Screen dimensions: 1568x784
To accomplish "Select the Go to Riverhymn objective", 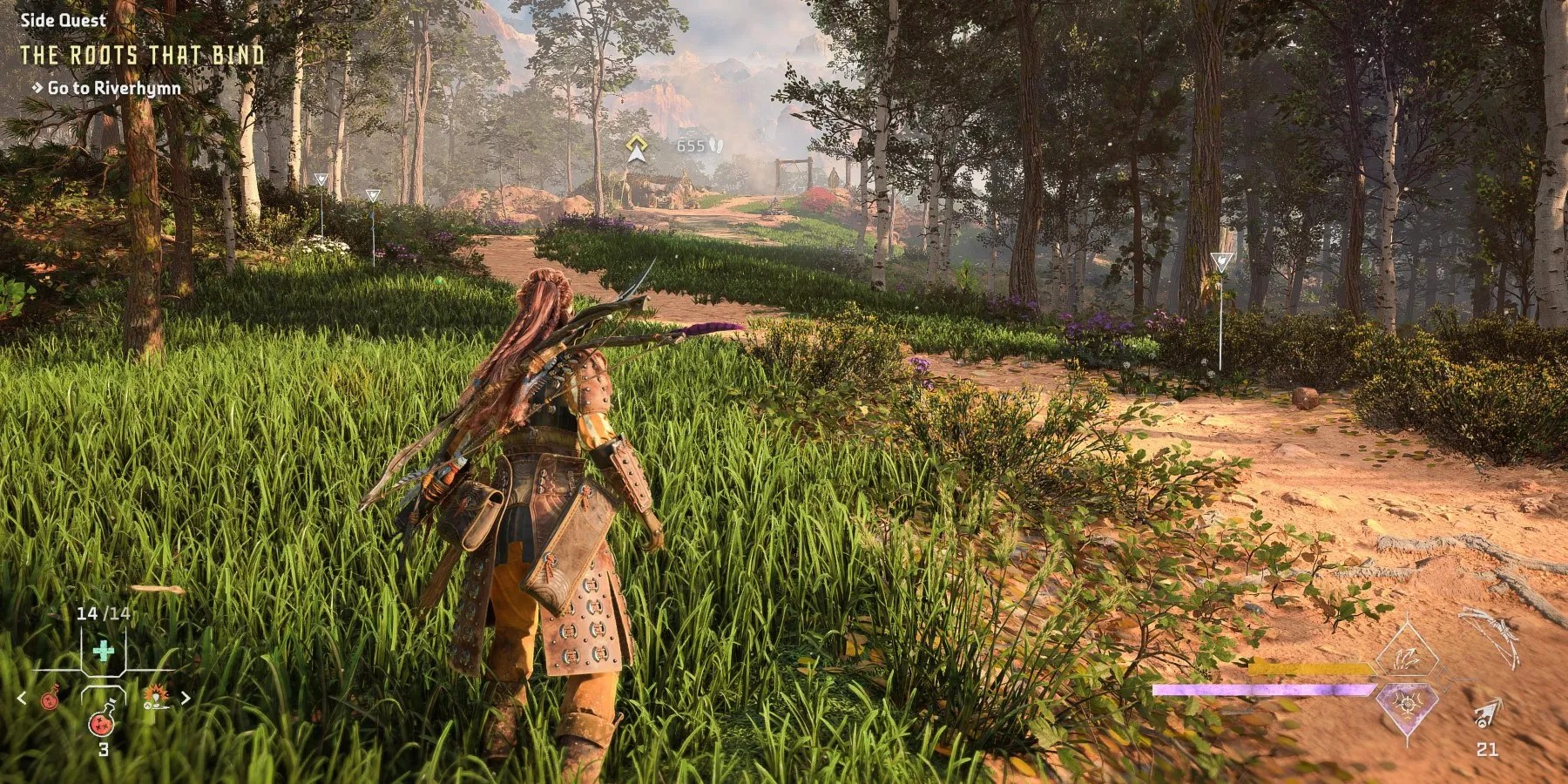I will tap(114, 88).
